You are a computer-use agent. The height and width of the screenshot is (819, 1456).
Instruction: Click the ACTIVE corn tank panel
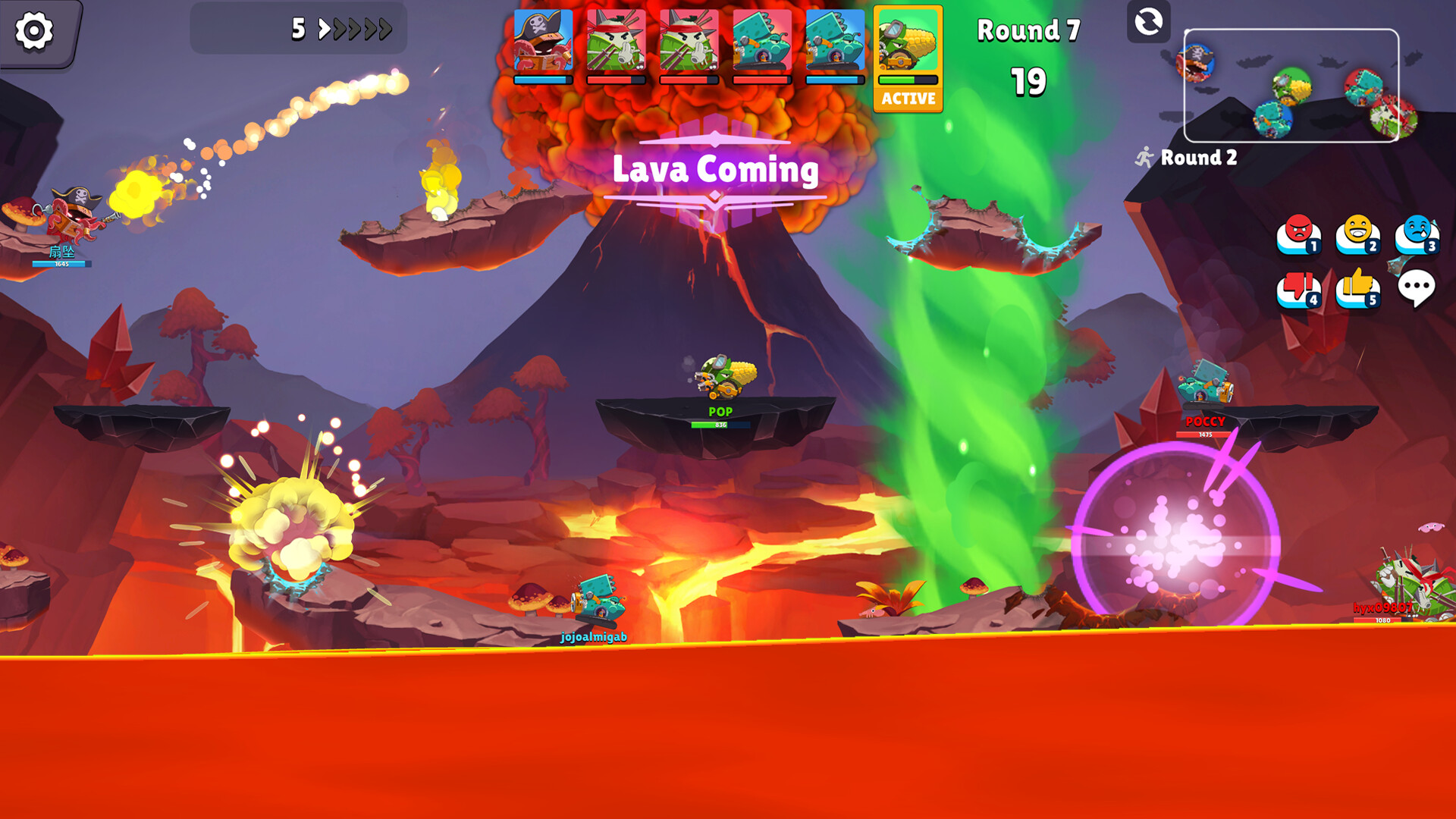click(908, 57)
